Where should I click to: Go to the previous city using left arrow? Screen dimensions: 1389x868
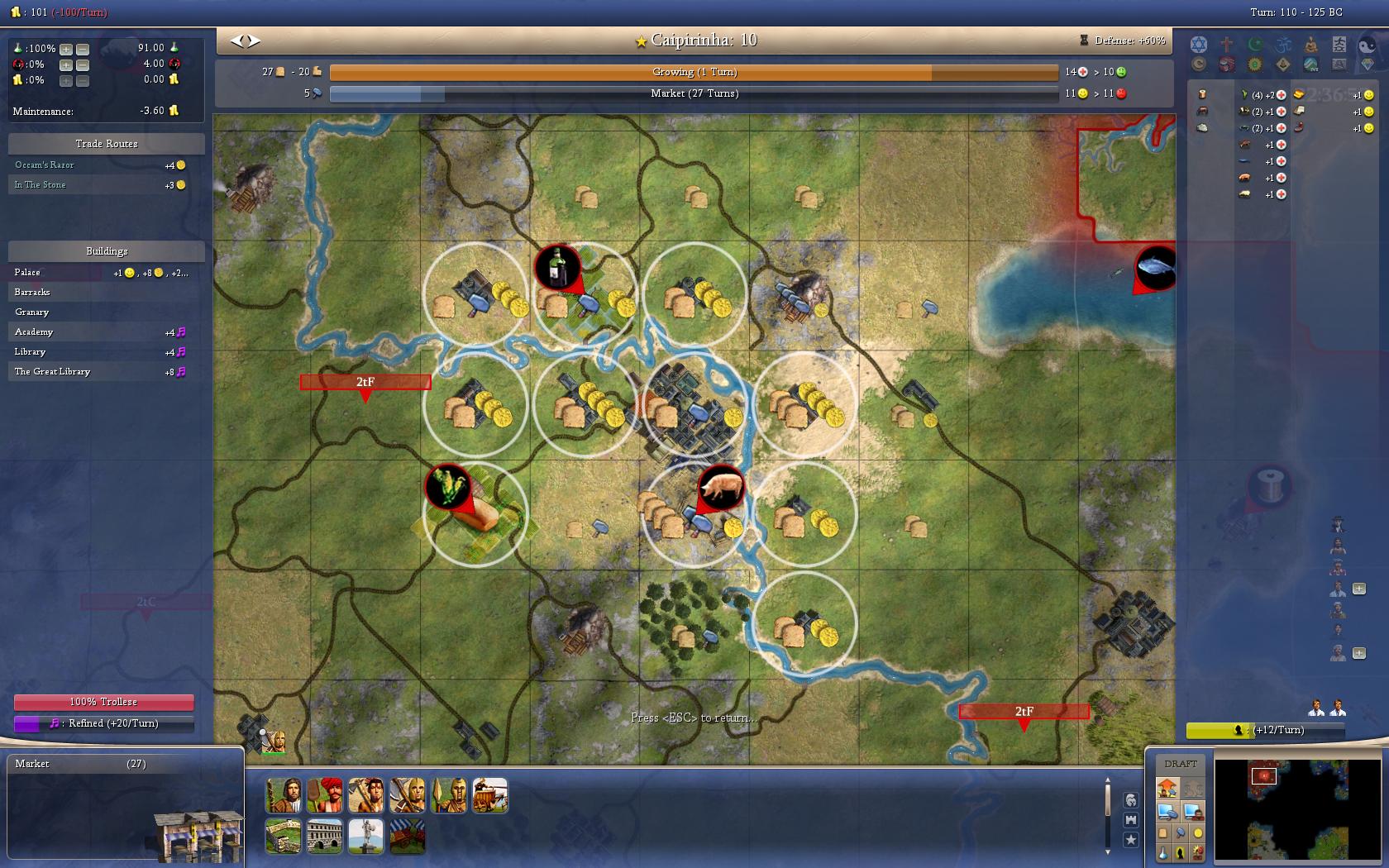pyautogui.click(x=236, y=41)
